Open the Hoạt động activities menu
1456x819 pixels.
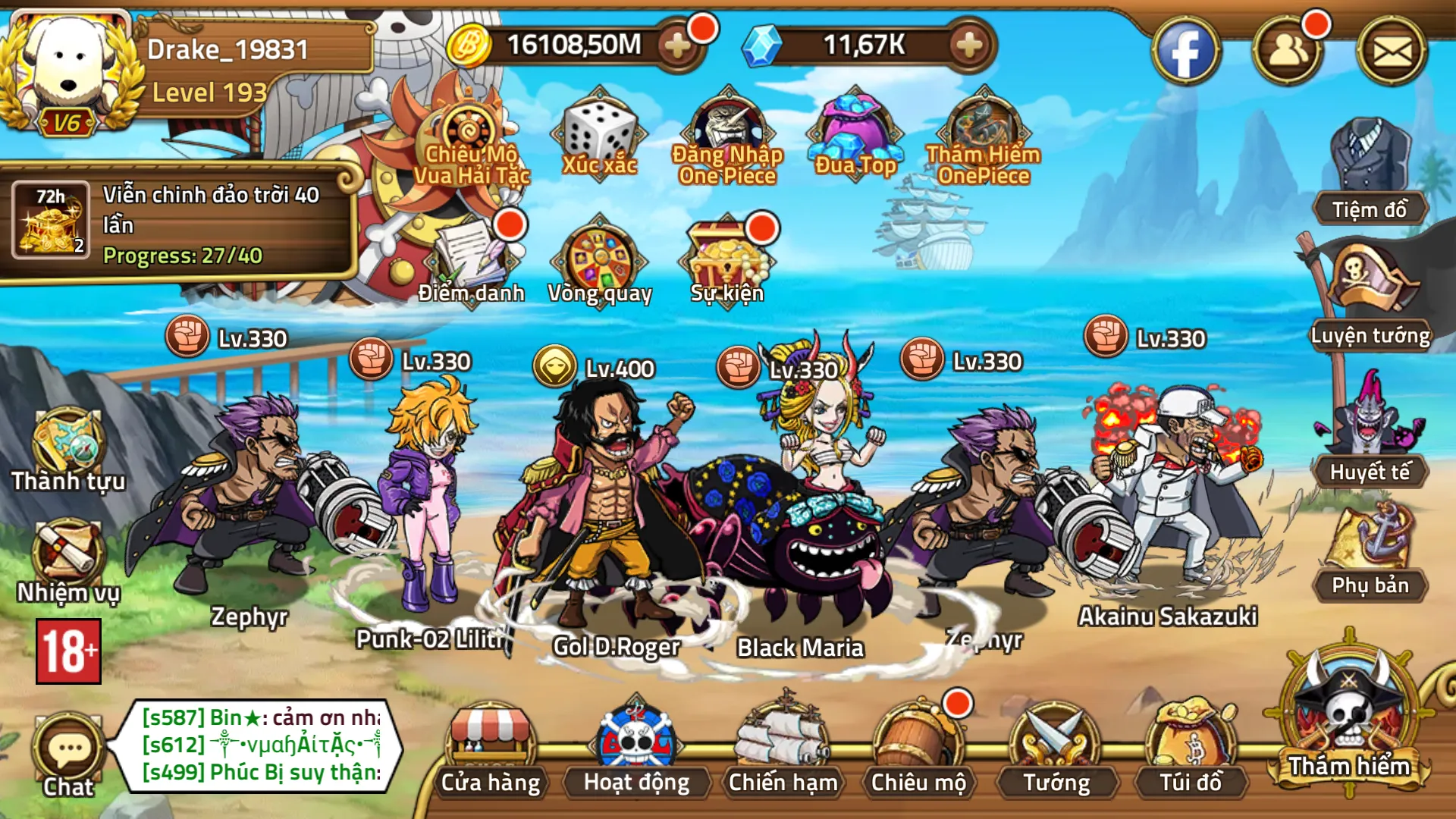click(636, 751)
